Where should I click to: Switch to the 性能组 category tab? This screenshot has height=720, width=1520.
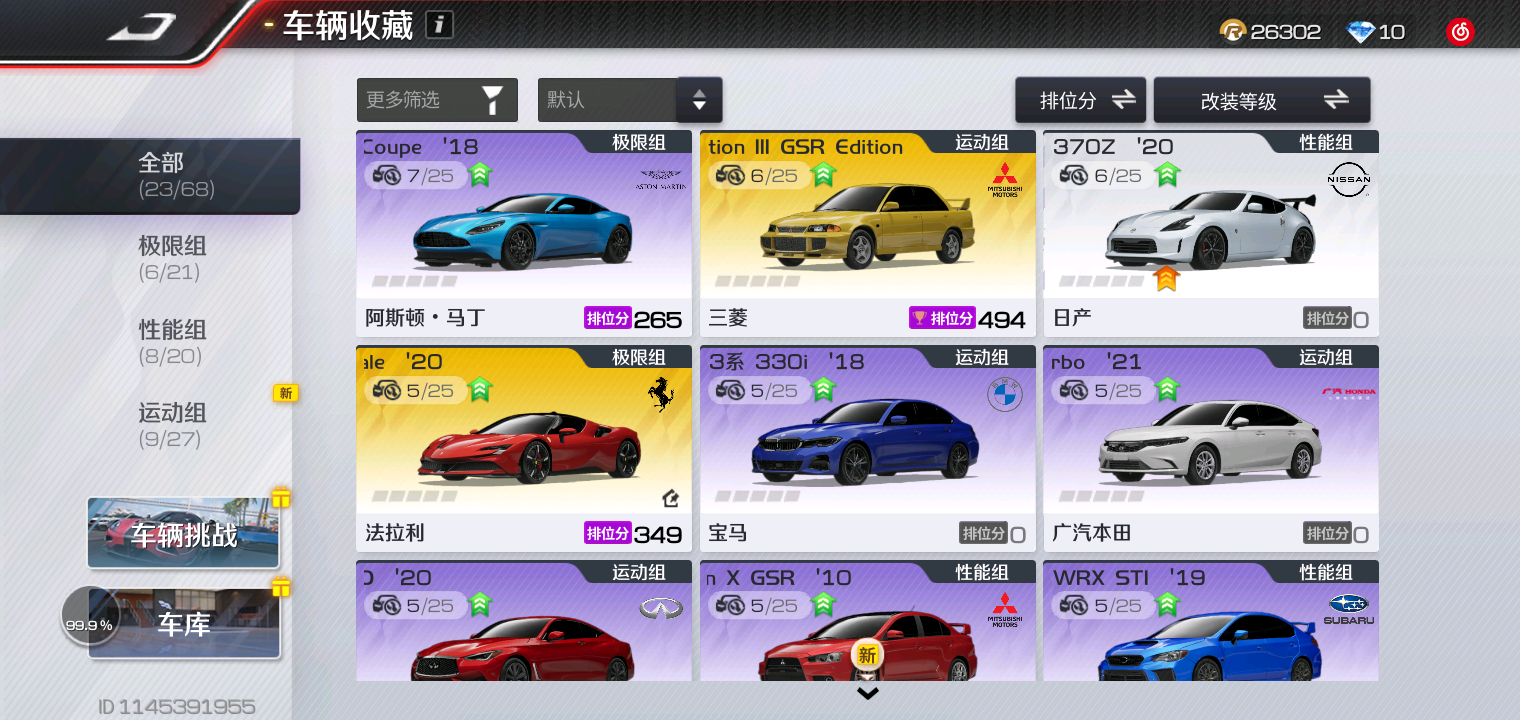click(172, 341)
